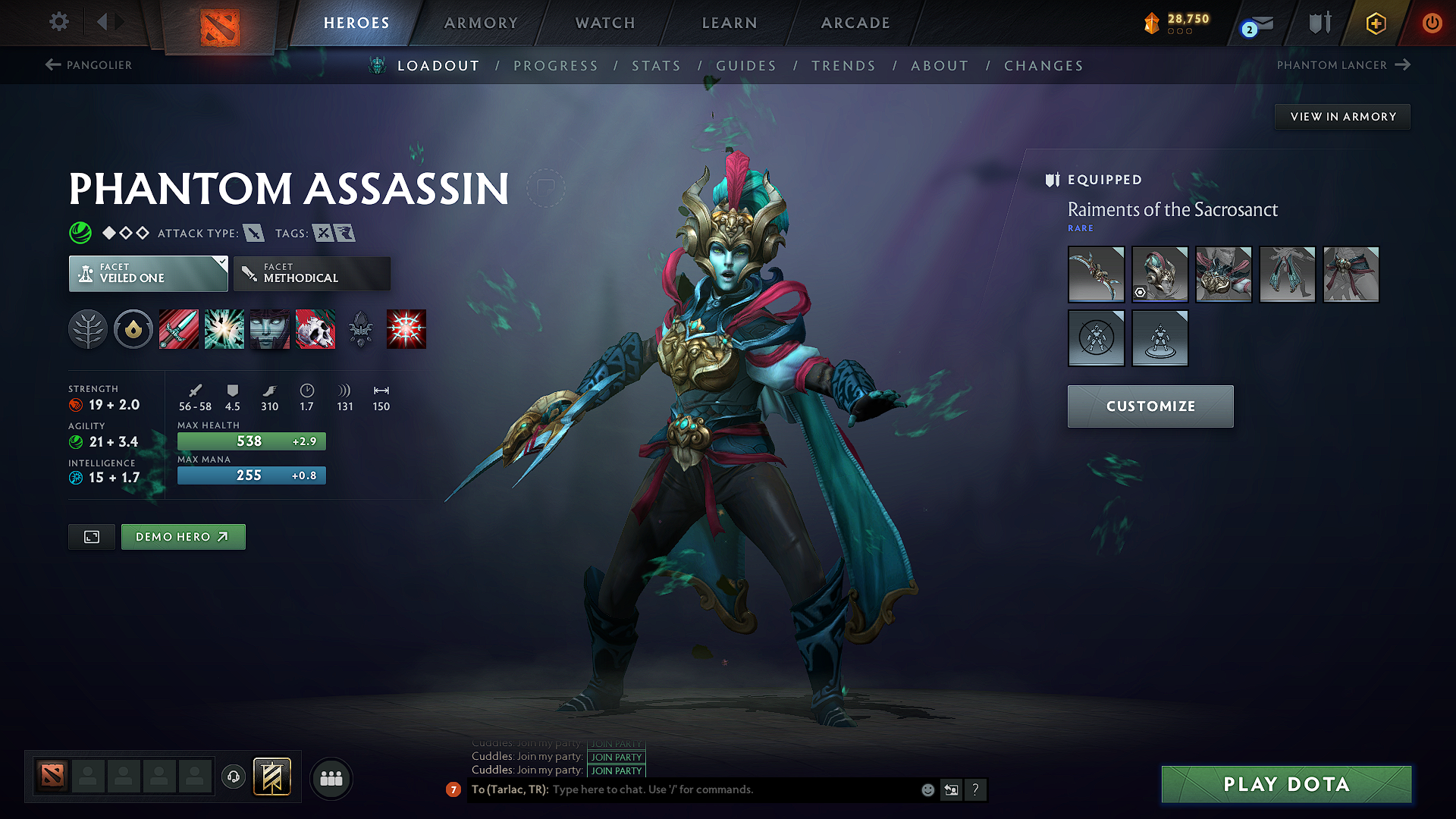This screenshot has width=1456, height=819.
Task: Click the Max Health bar
Action: click(x=251, y=441)
